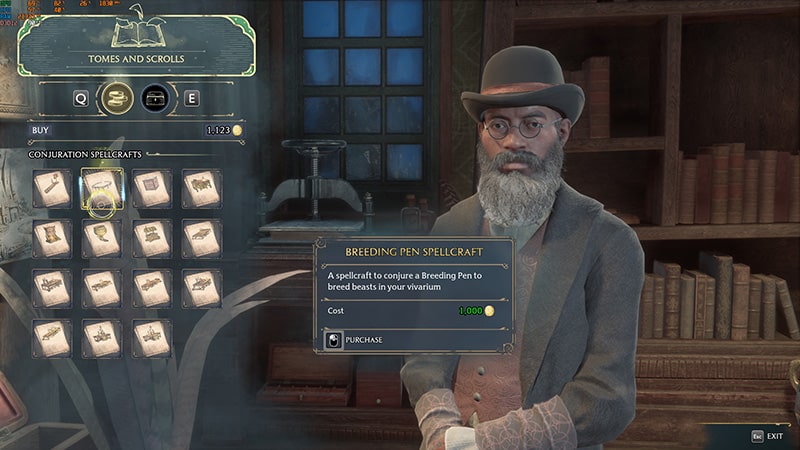
Task: Switch to the scrolls category tab
Action: (119, 98)
